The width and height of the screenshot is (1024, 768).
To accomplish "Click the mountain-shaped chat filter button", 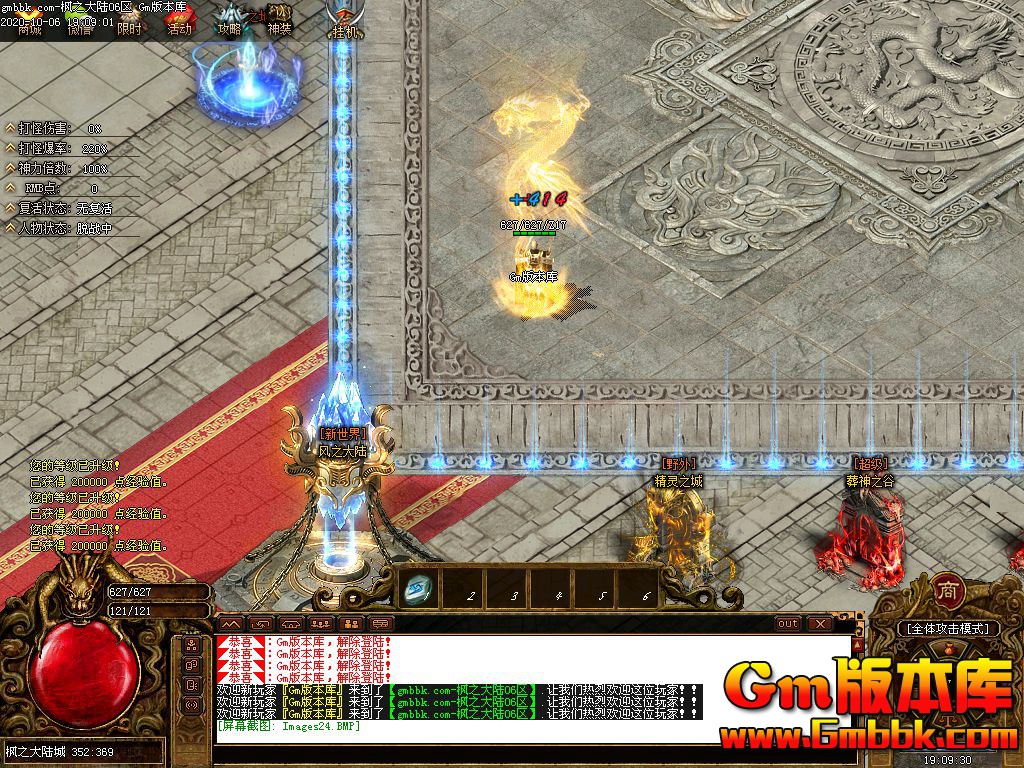I will pos(230,624).
